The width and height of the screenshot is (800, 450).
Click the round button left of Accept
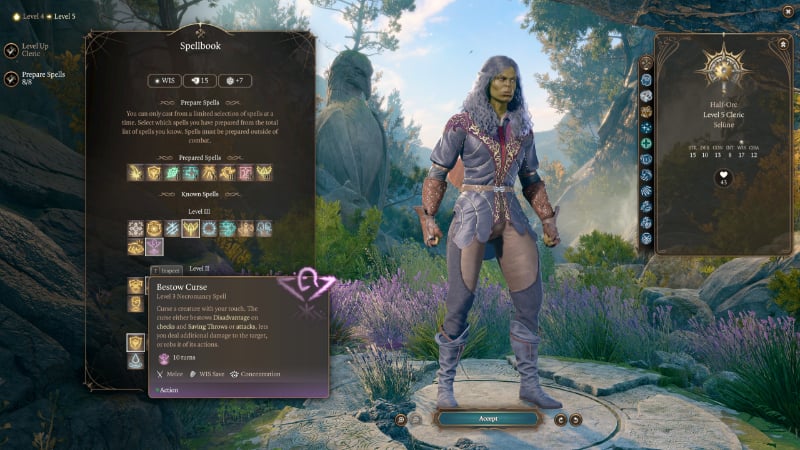click(400, 419)
